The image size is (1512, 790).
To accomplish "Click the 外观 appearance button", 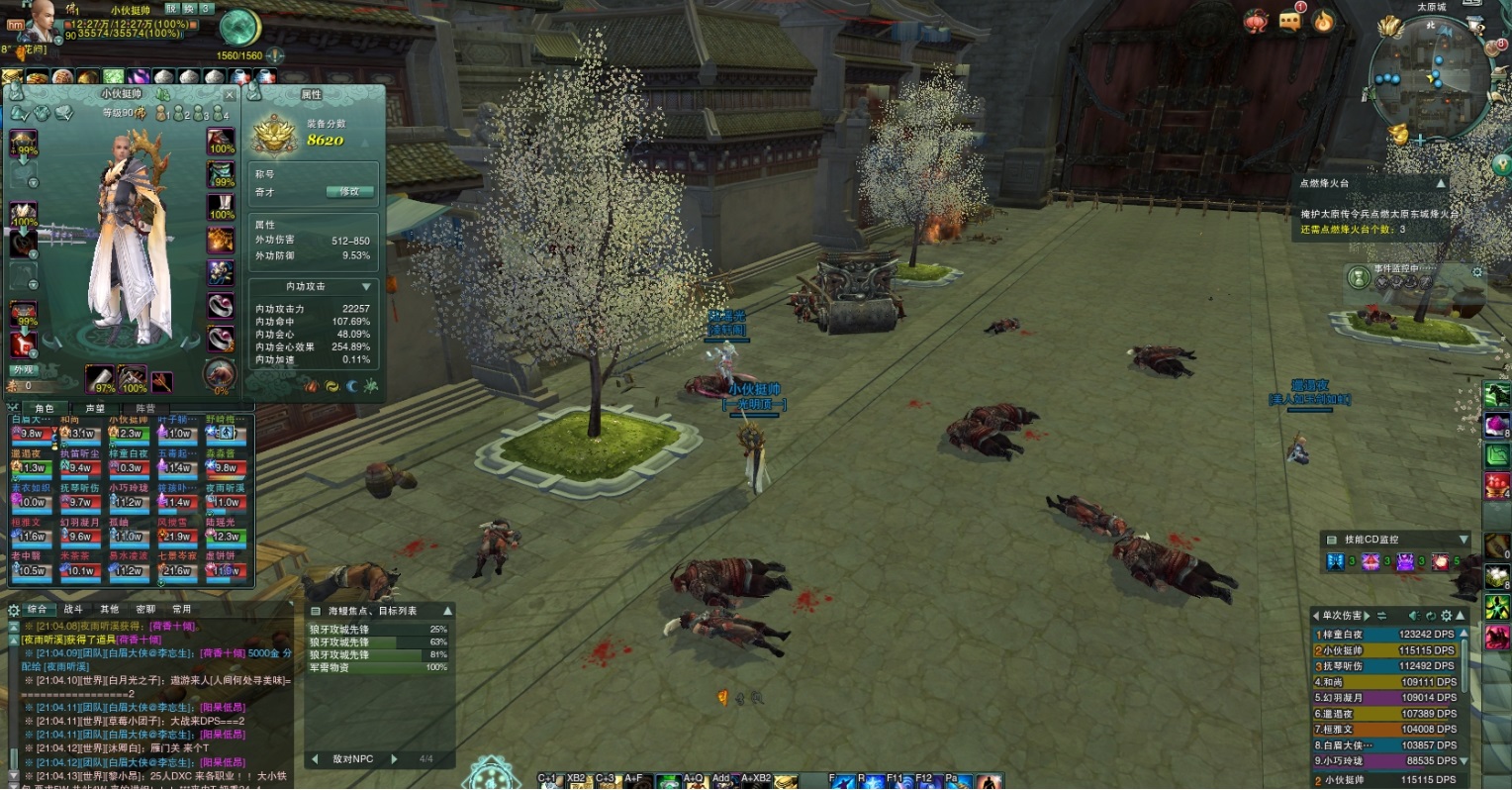I will (22, 370).
